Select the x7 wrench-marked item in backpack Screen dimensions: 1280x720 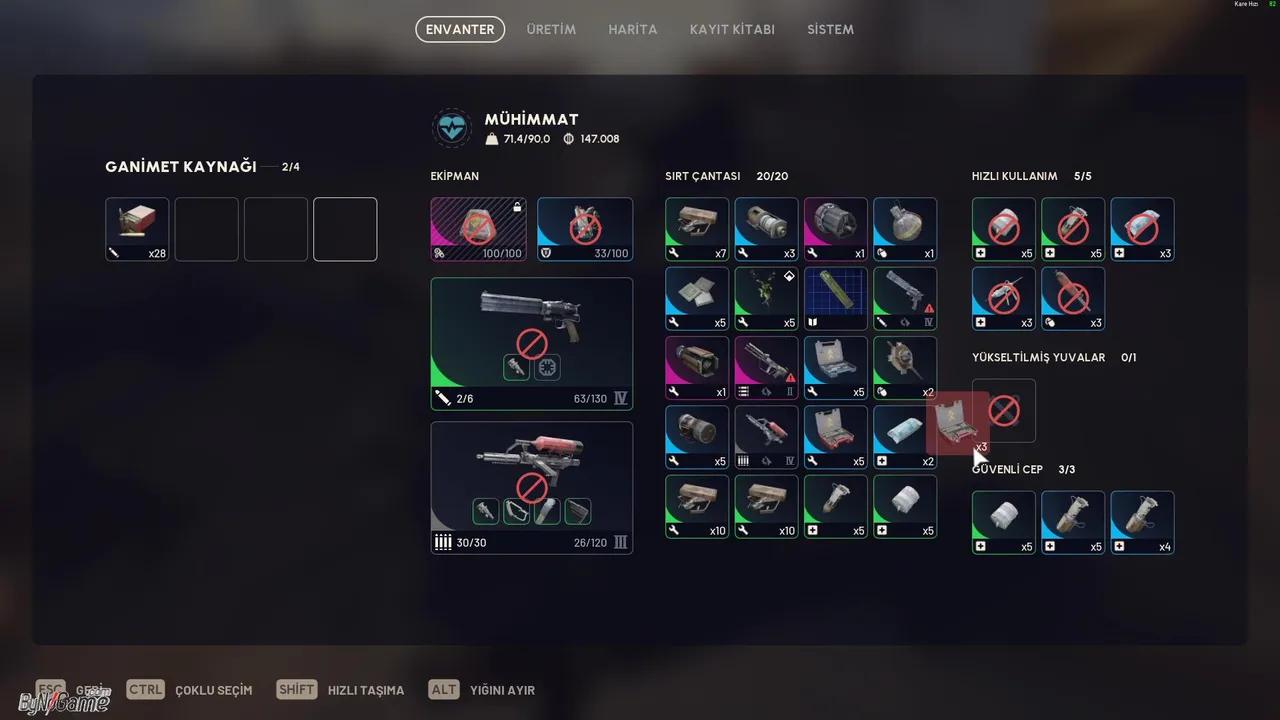coord(697,229)
